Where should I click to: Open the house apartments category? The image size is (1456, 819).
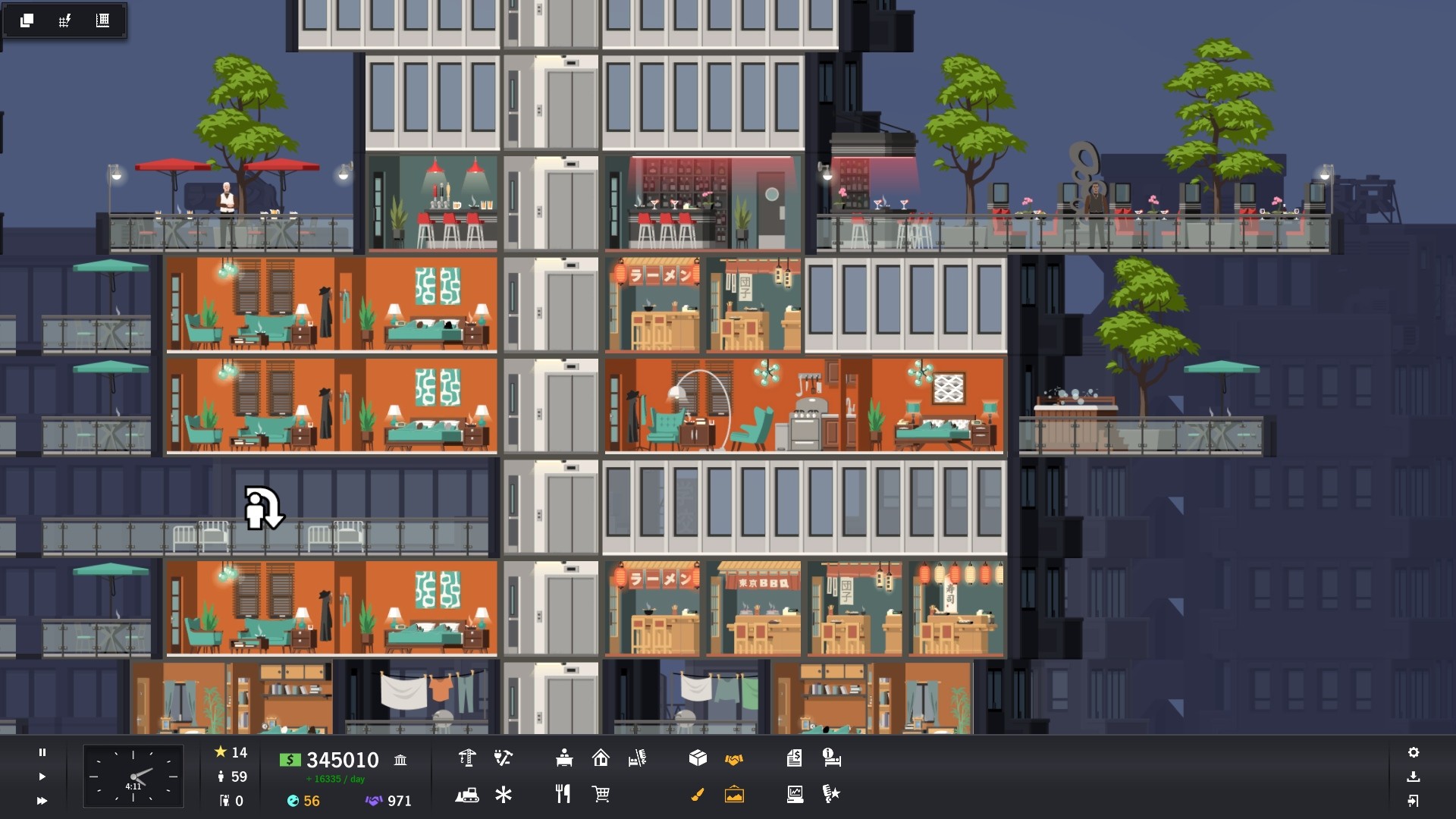[601, 758]
